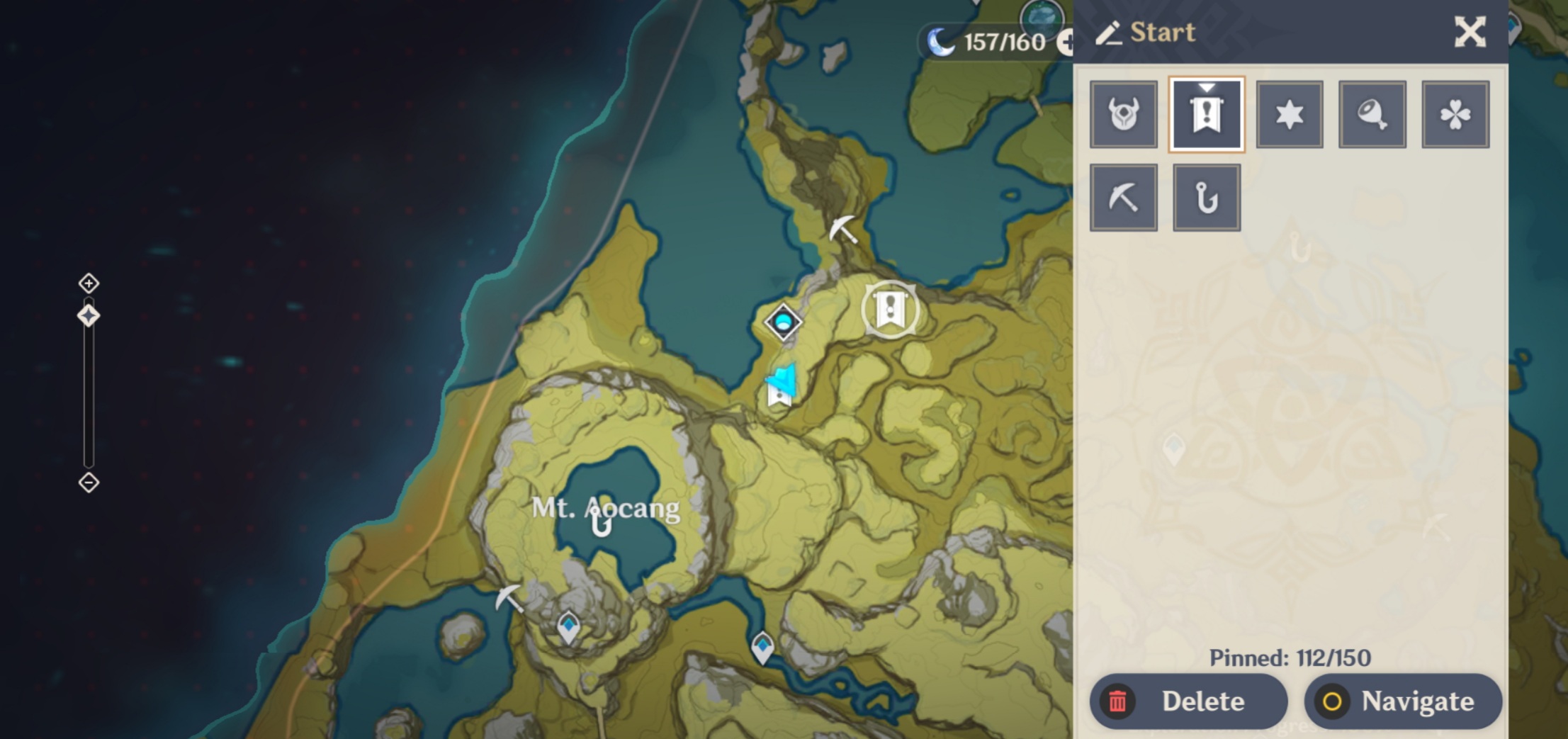Click the Pinned 112/150 counter text
The height and width of the screenshot is (739, 1568).
click(1291, 658)
